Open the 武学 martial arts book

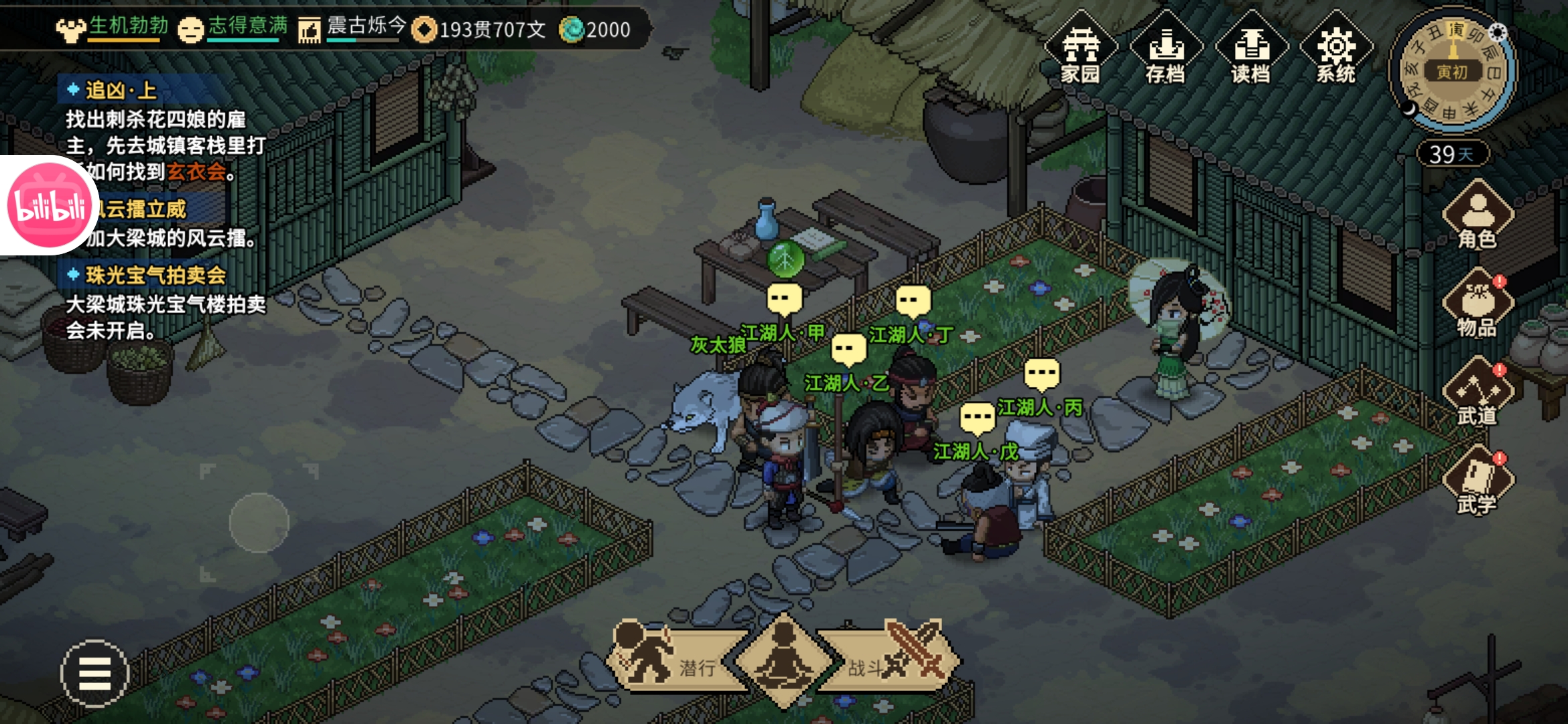click(1478, 481)
